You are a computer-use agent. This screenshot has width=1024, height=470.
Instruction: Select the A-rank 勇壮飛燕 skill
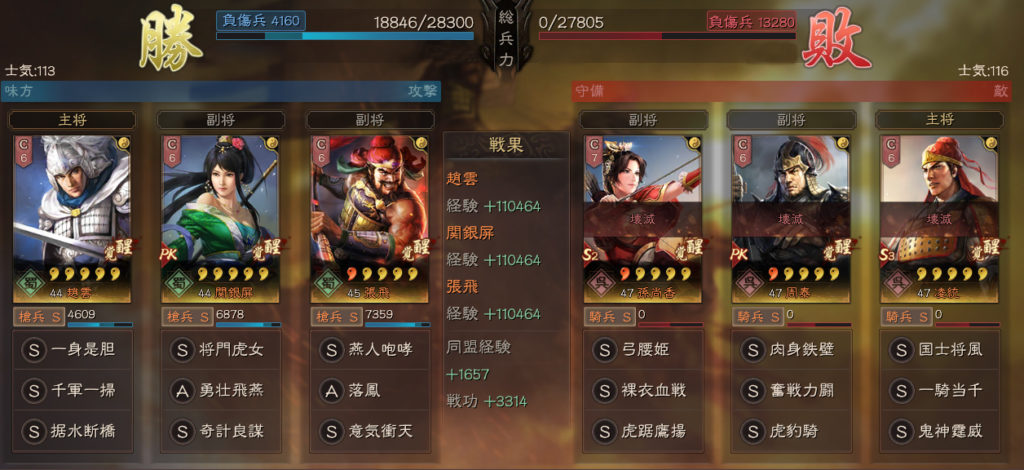click(220, 391)
